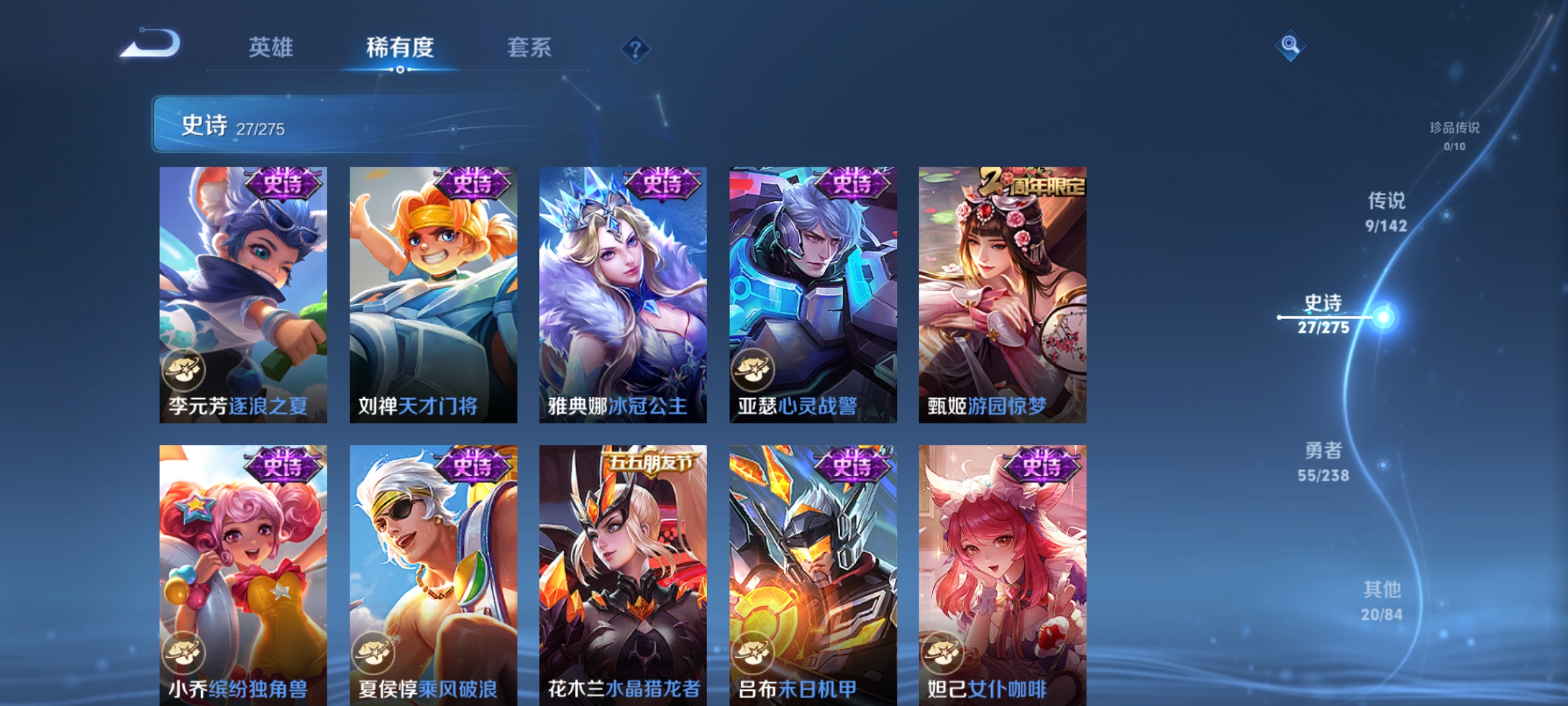Open the search with the magnifier icon
1568x706 pixels.
click(1292, 46)
